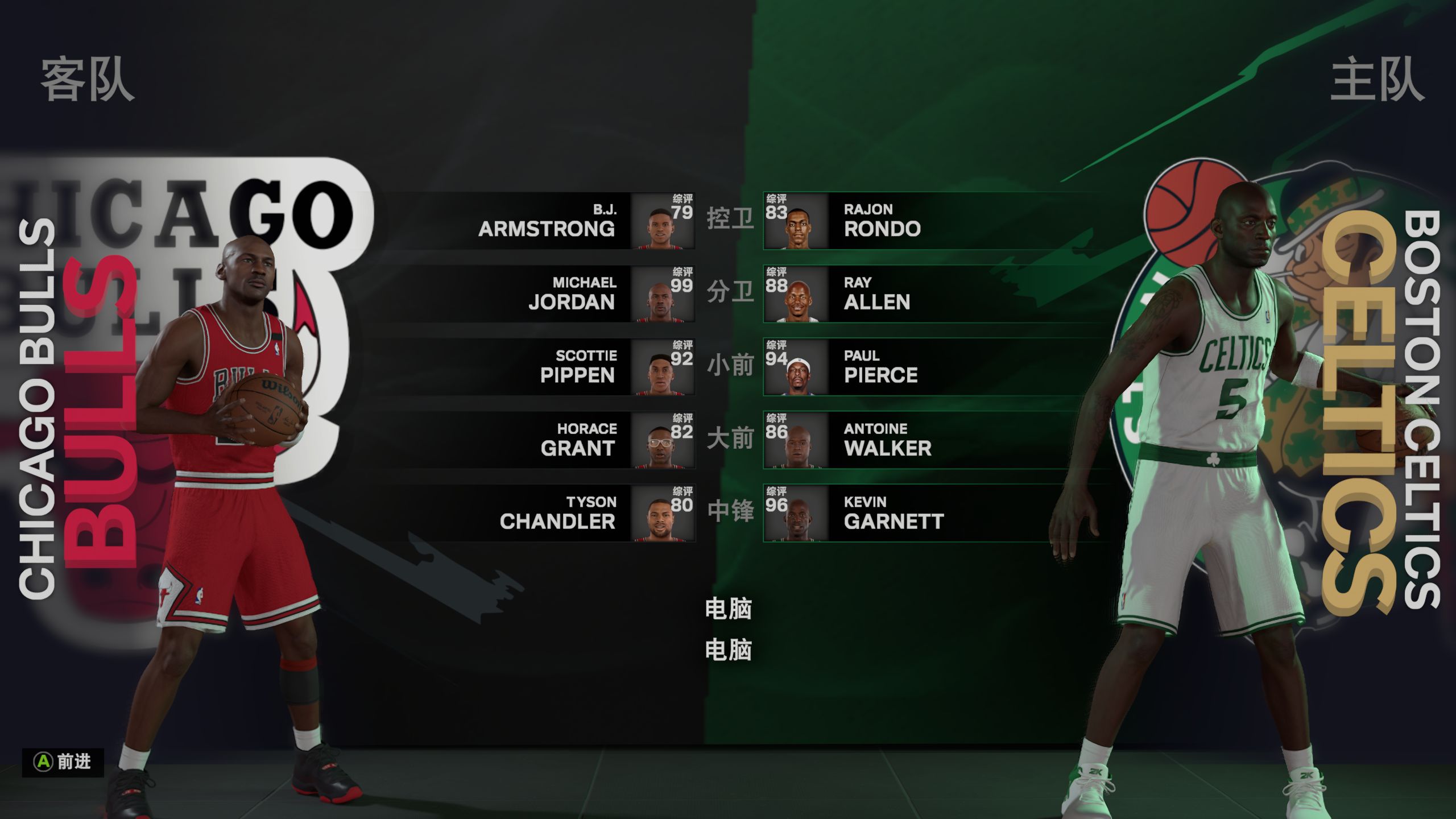
Task: Choose Tyson Chandler at center
Action: point(557,513)
